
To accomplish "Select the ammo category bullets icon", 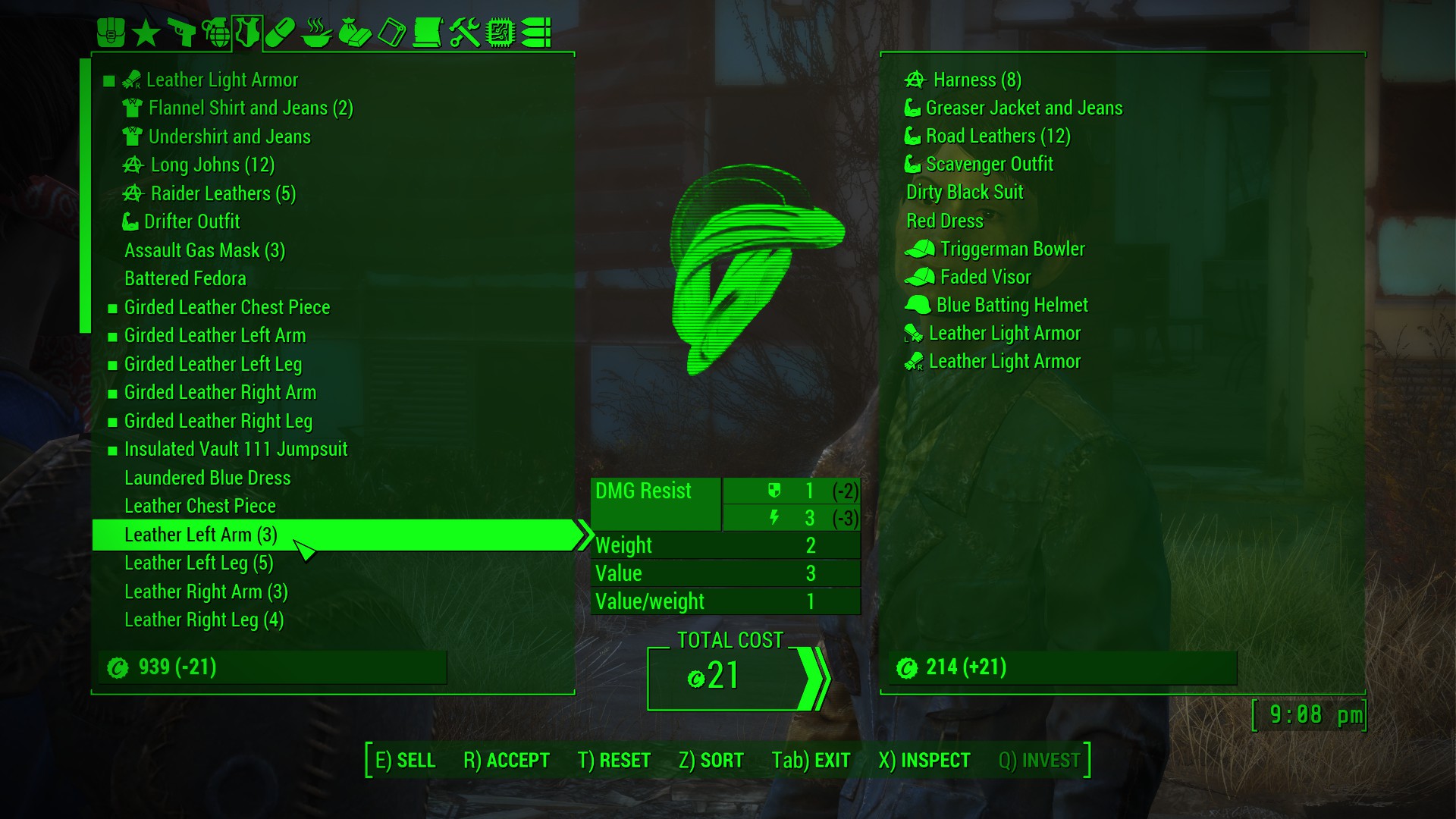I will pos(538,33).
